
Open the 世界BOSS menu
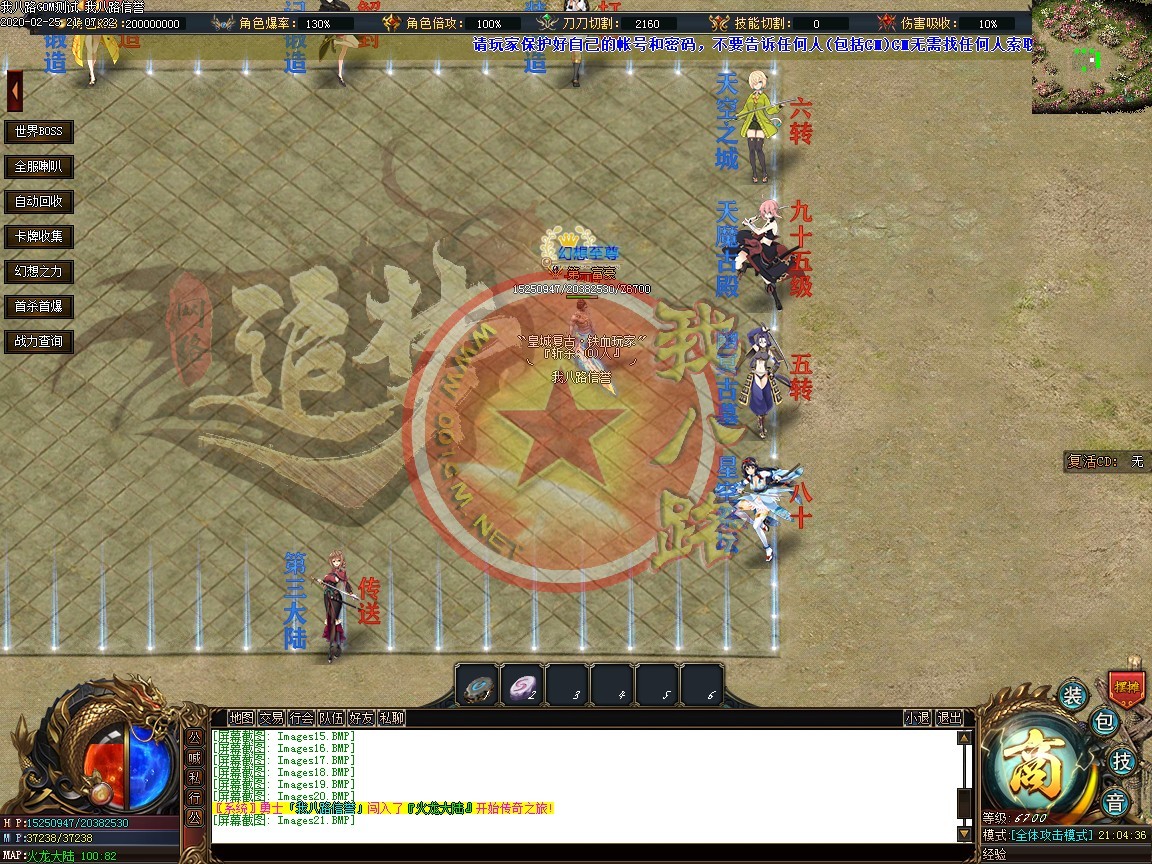click(x=39, y=132)
